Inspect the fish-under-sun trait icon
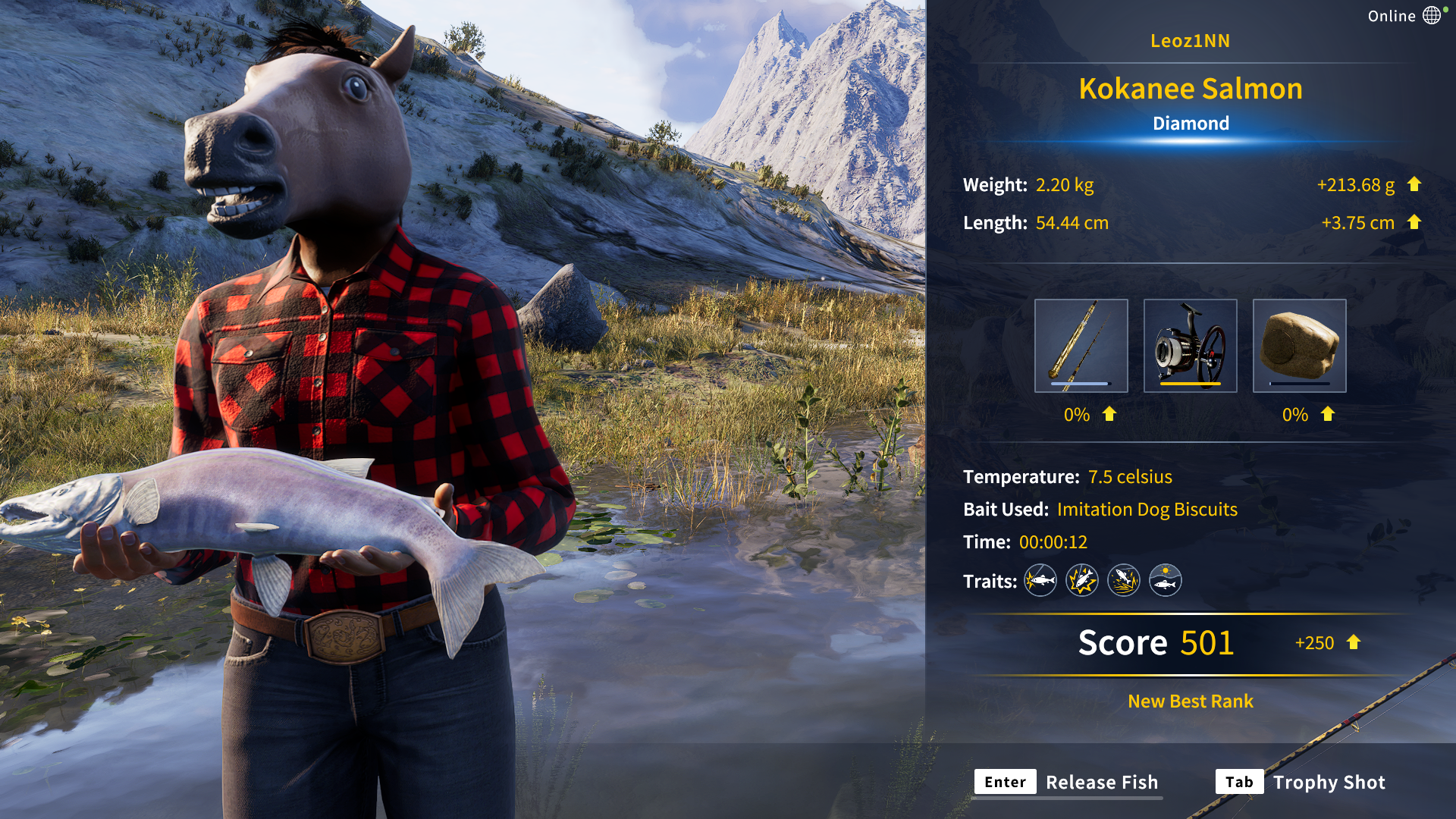This screenshot has width=1456, height=819. pos(1165,581)
